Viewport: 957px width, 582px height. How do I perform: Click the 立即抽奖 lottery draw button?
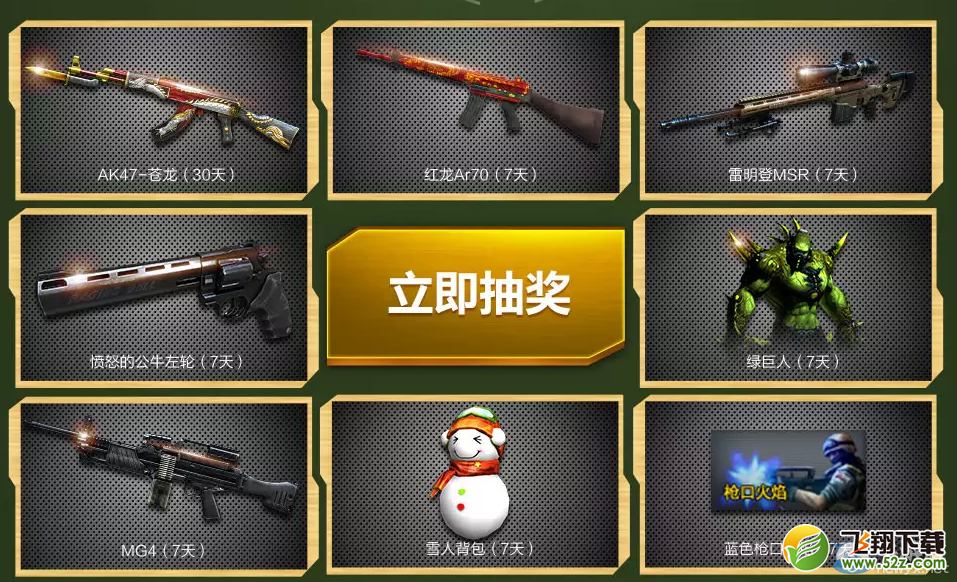[477, 292]
